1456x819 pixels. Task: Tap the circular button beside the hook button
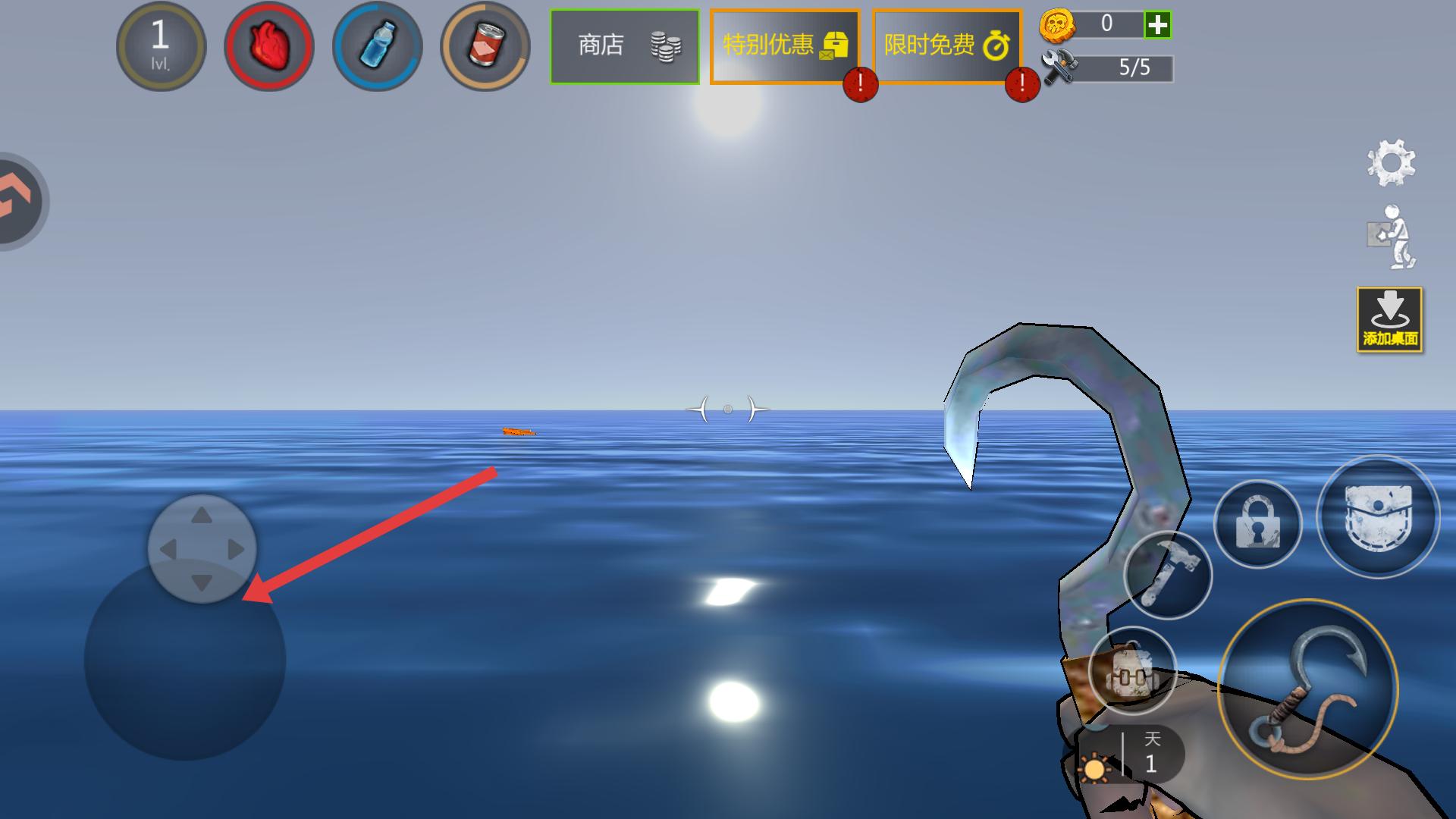tap(1131, 670)
